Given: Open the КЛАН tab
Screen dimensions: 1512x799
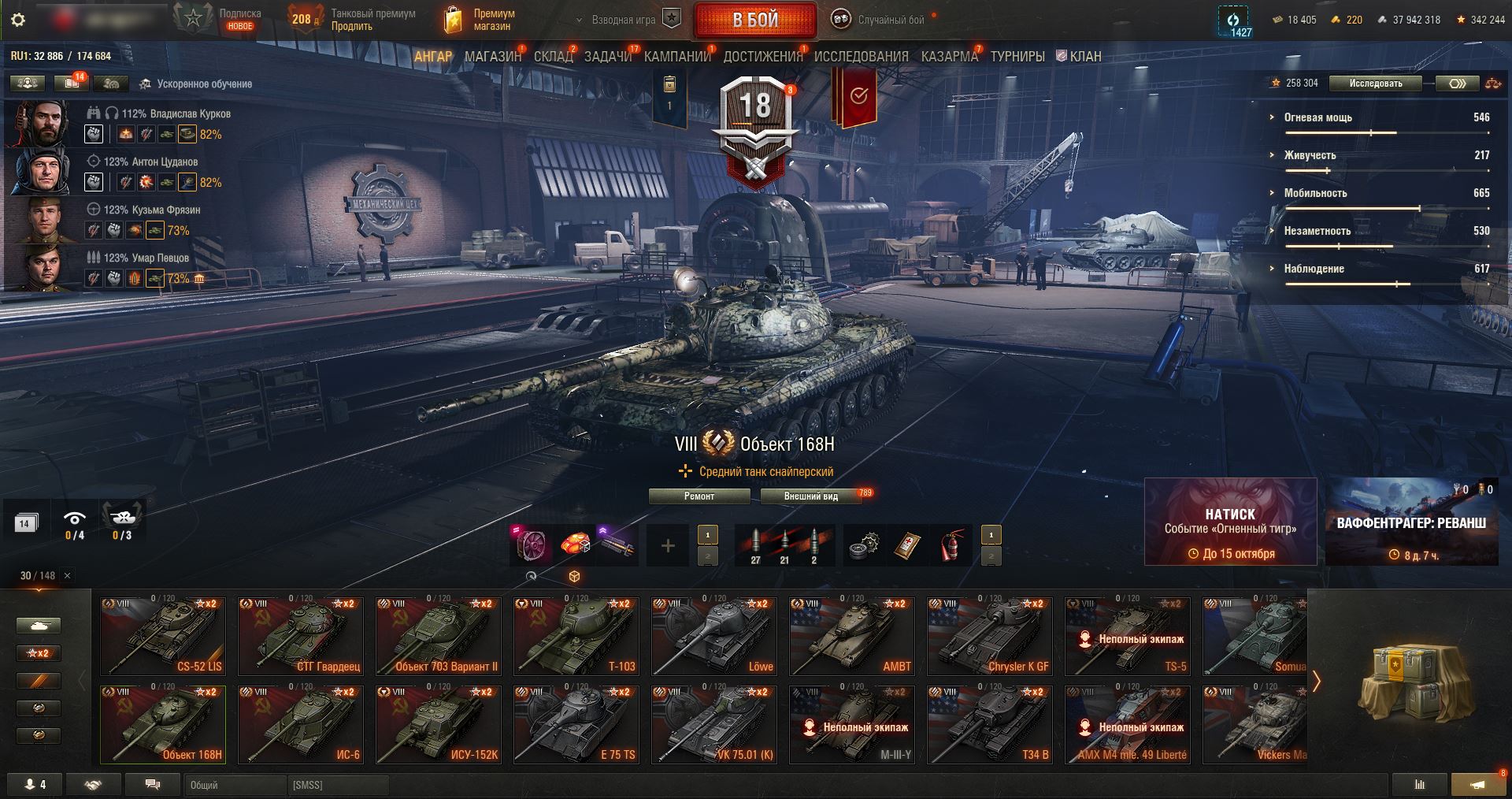Looking at the screenshot, I should 1084,57.
